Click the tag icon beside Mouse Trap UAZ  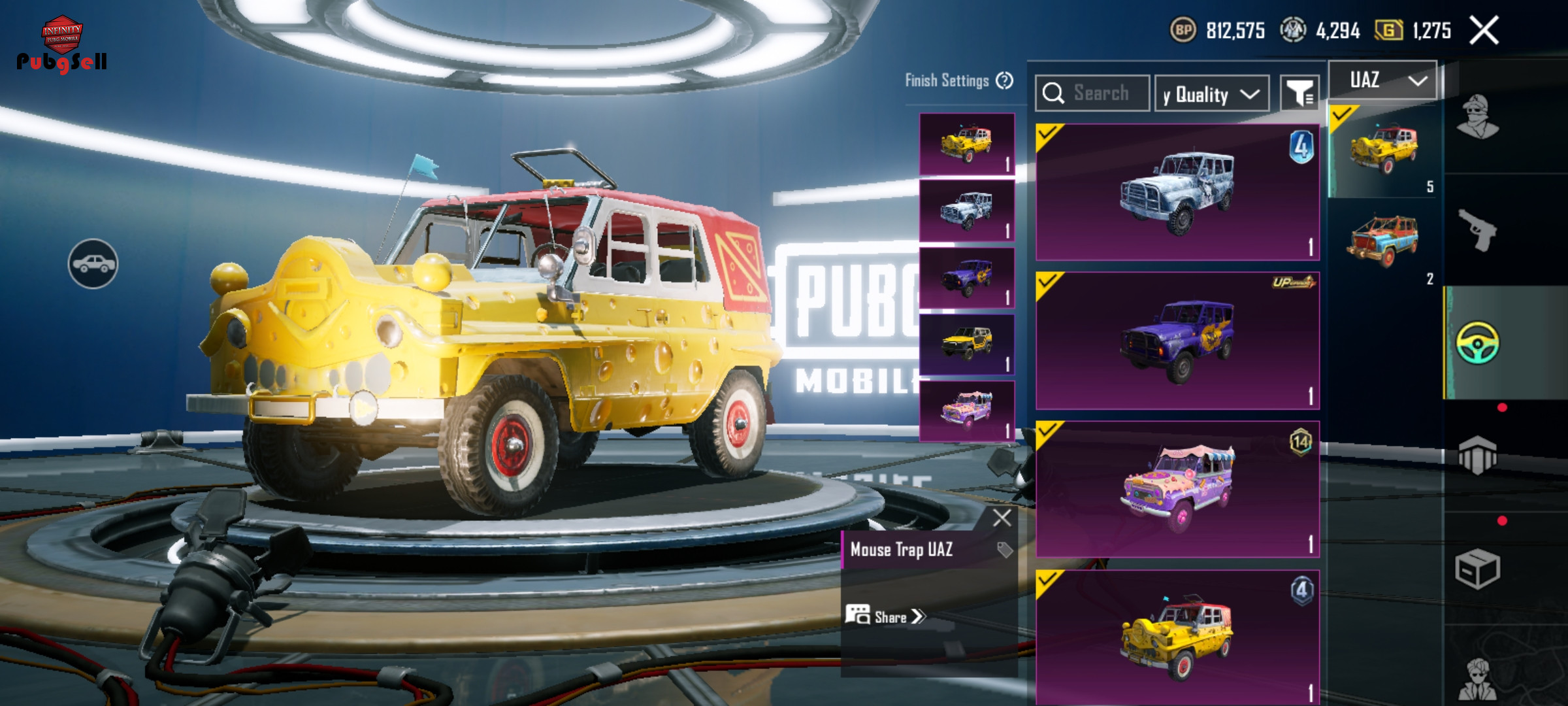1005,550
